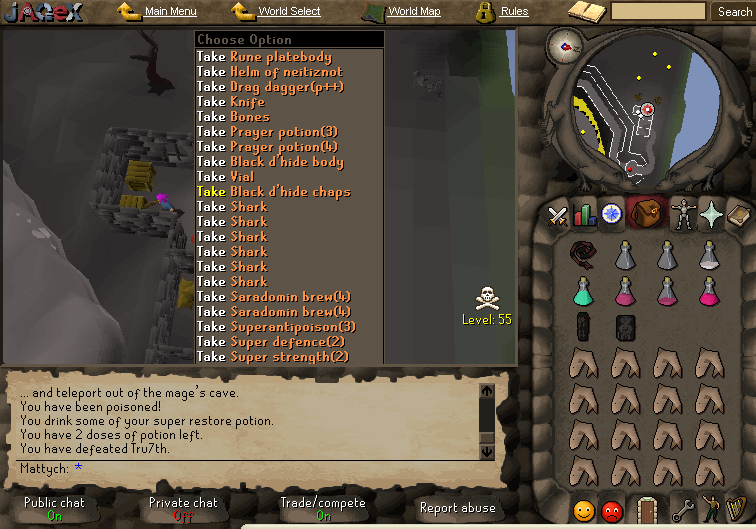Toggle the Public chat filter
756x529 pixels.
[x=55, y=508]
